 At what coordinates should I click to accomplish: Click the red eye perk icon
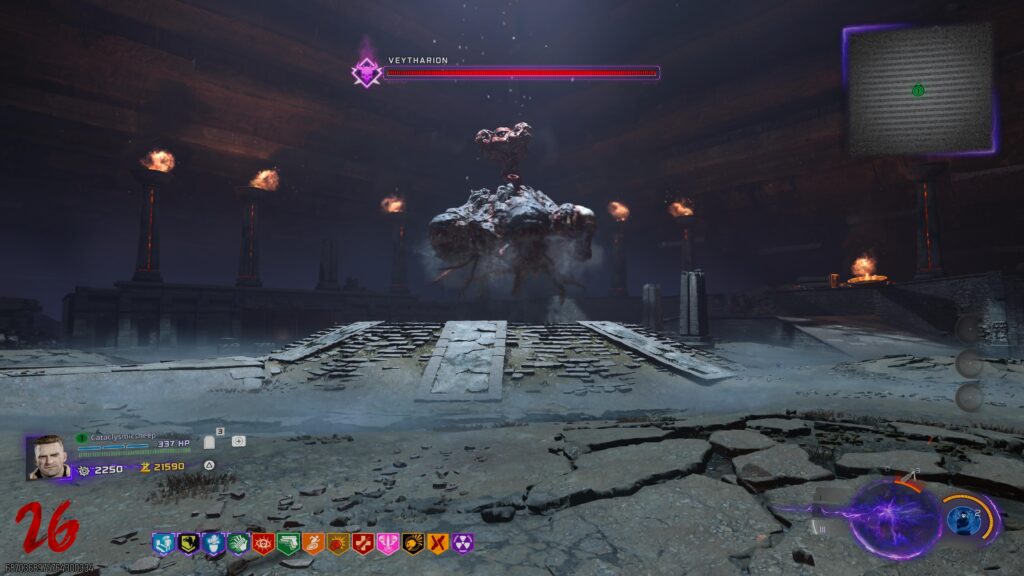pyautogui.click(x=263, y=543)
